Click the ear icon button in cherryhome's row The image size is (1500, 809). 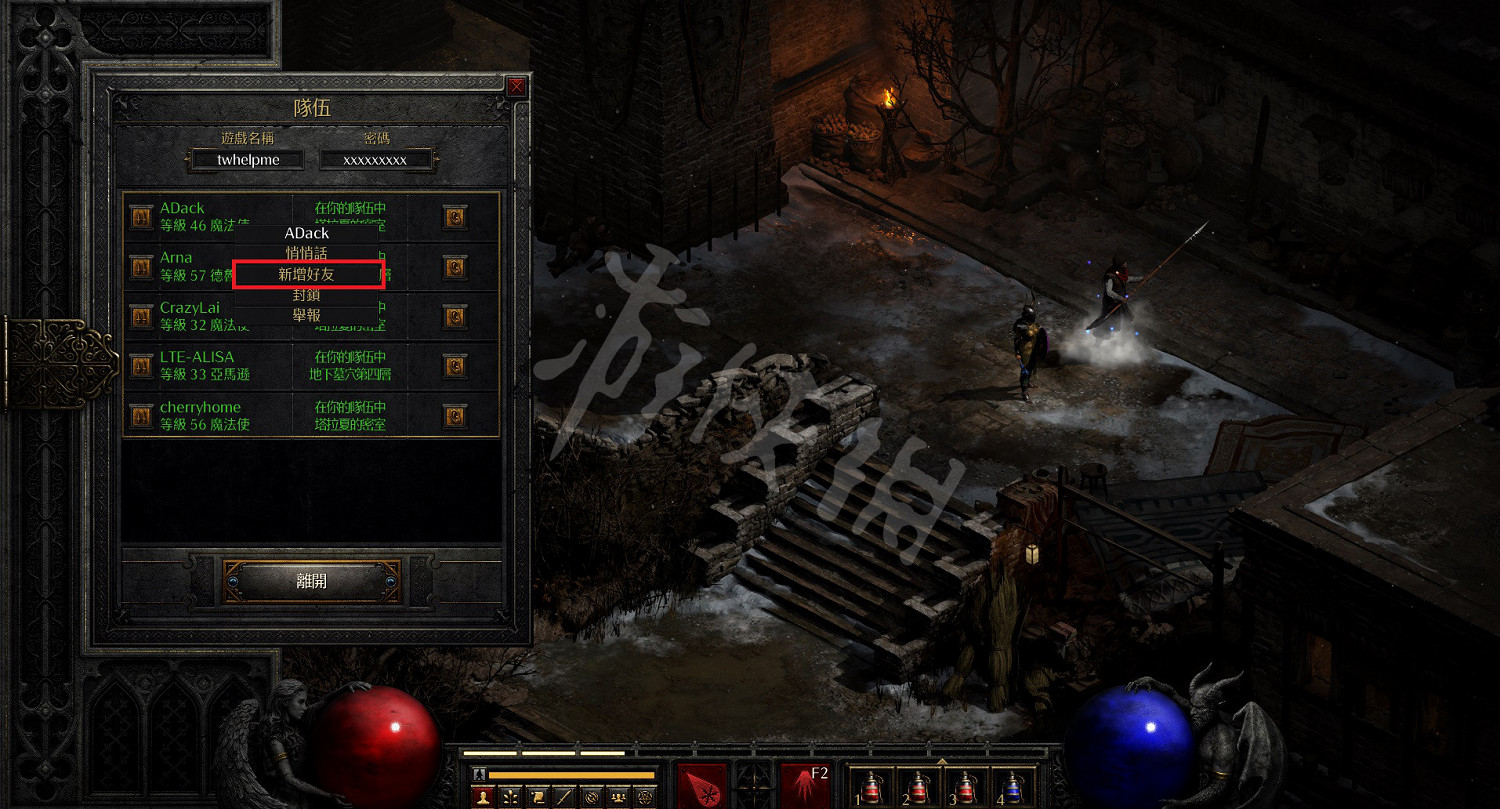pyautogui.click(x=455, y=415)
